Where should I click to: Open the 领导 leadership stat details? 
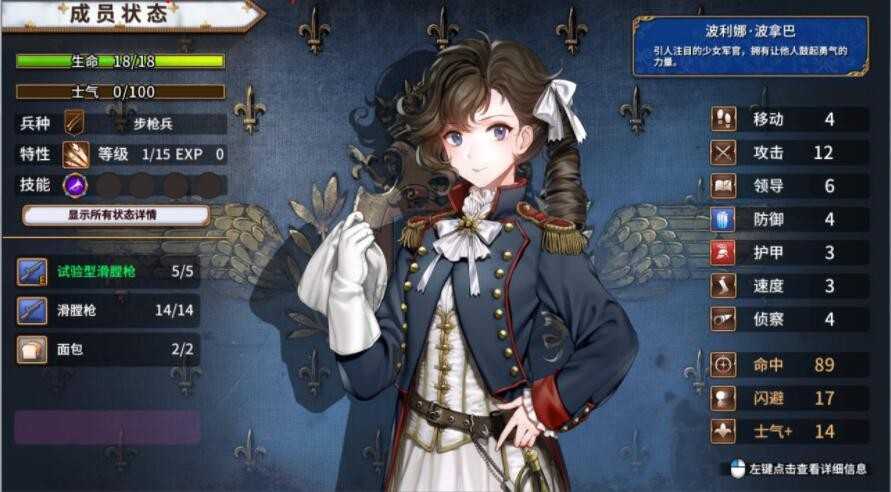(788, 186)
